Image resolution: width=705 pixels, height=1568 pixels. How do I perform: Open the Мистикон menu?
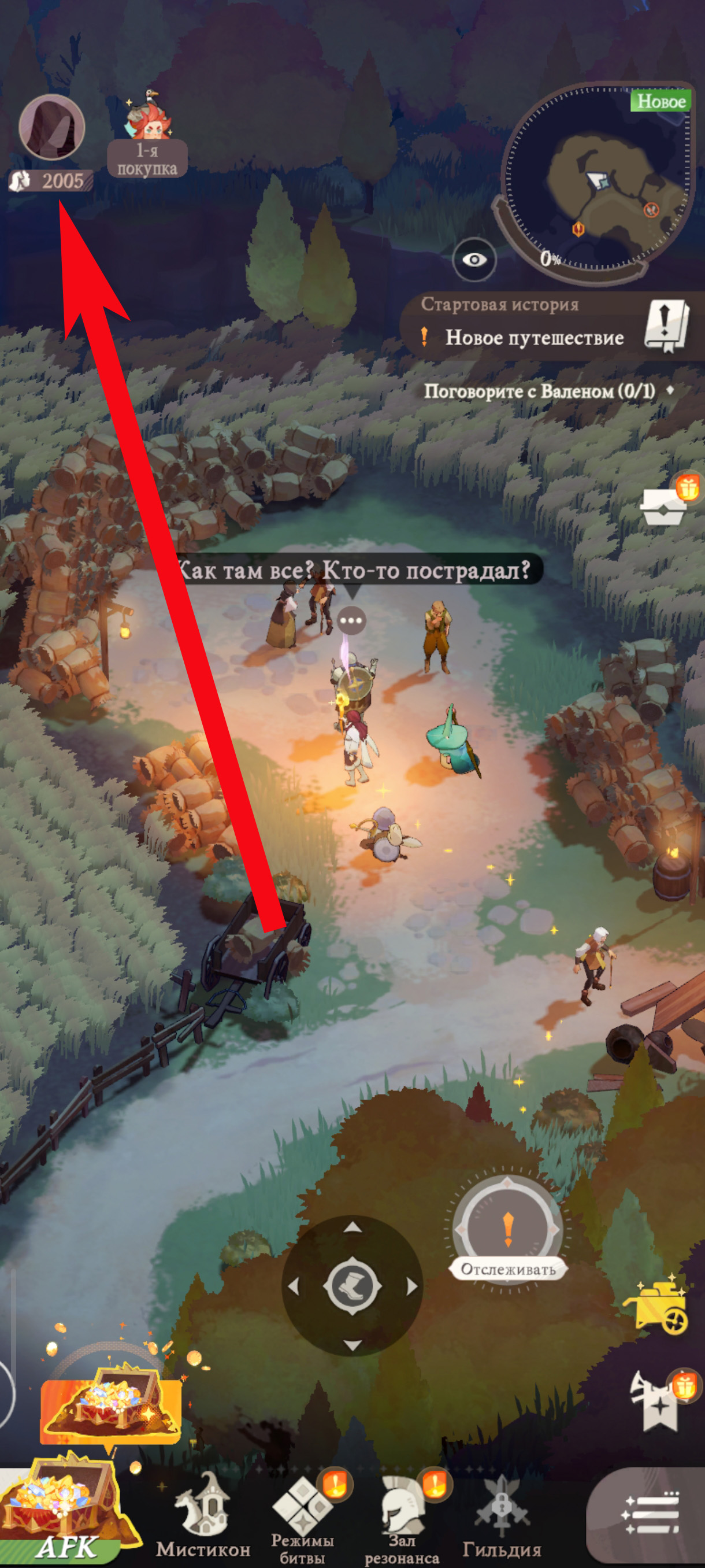203,1515
